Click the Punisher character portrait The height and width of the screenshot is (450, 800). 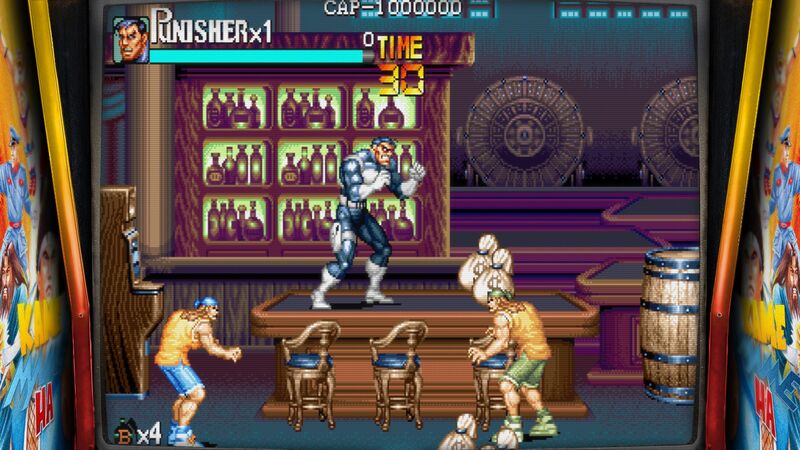pyautogui.click(x=130, y=40)
